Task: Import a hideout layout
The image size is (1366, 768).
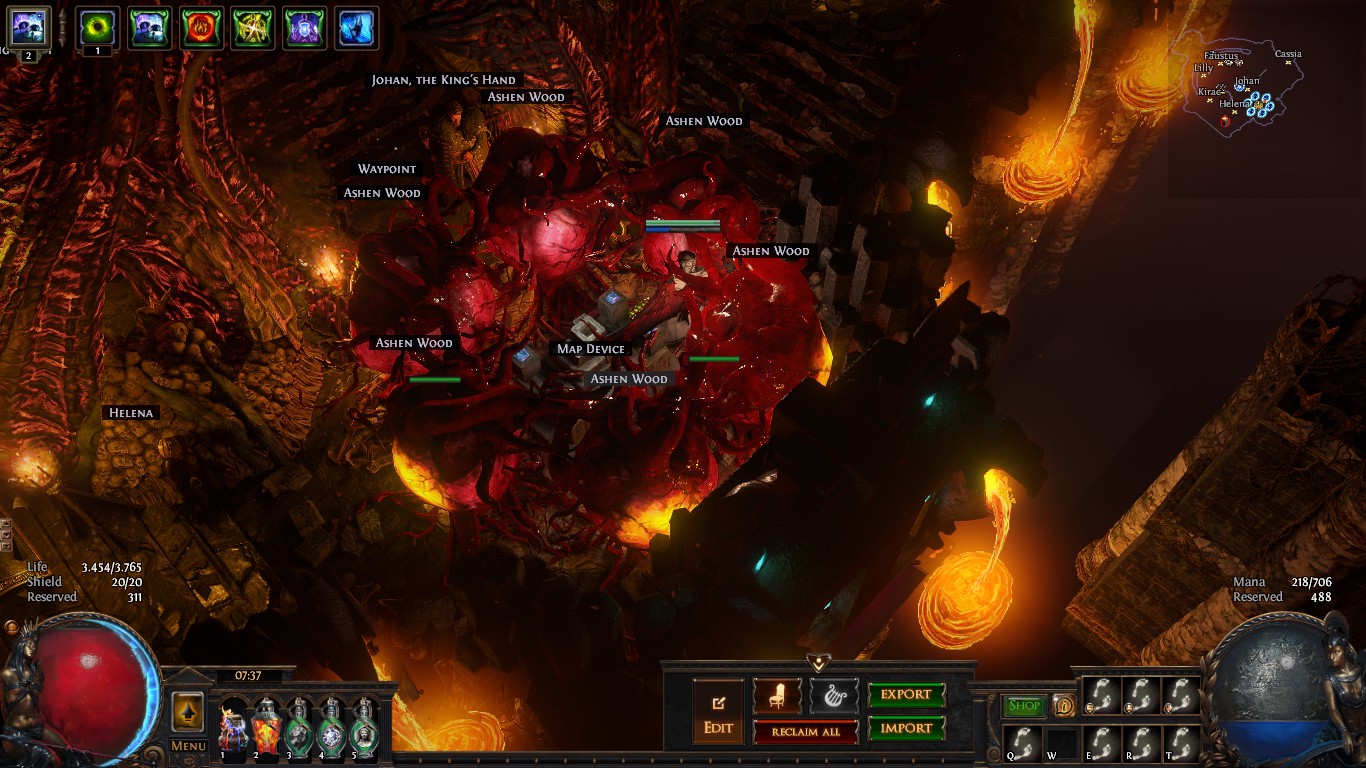Action: point(906,729)
